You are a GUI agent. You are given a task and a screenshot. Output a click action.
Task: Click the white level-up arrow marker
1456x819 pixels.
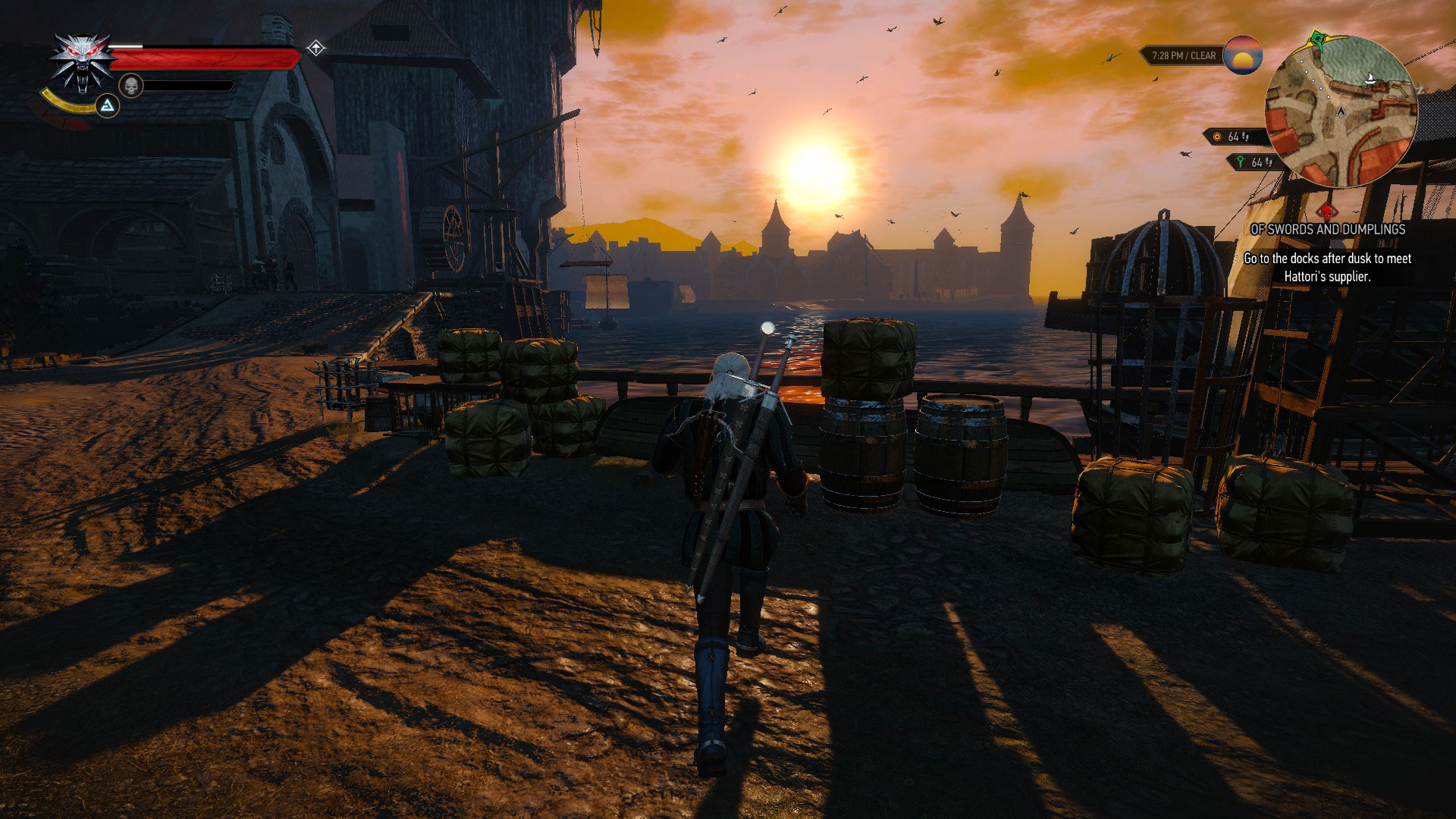[317, 48]
